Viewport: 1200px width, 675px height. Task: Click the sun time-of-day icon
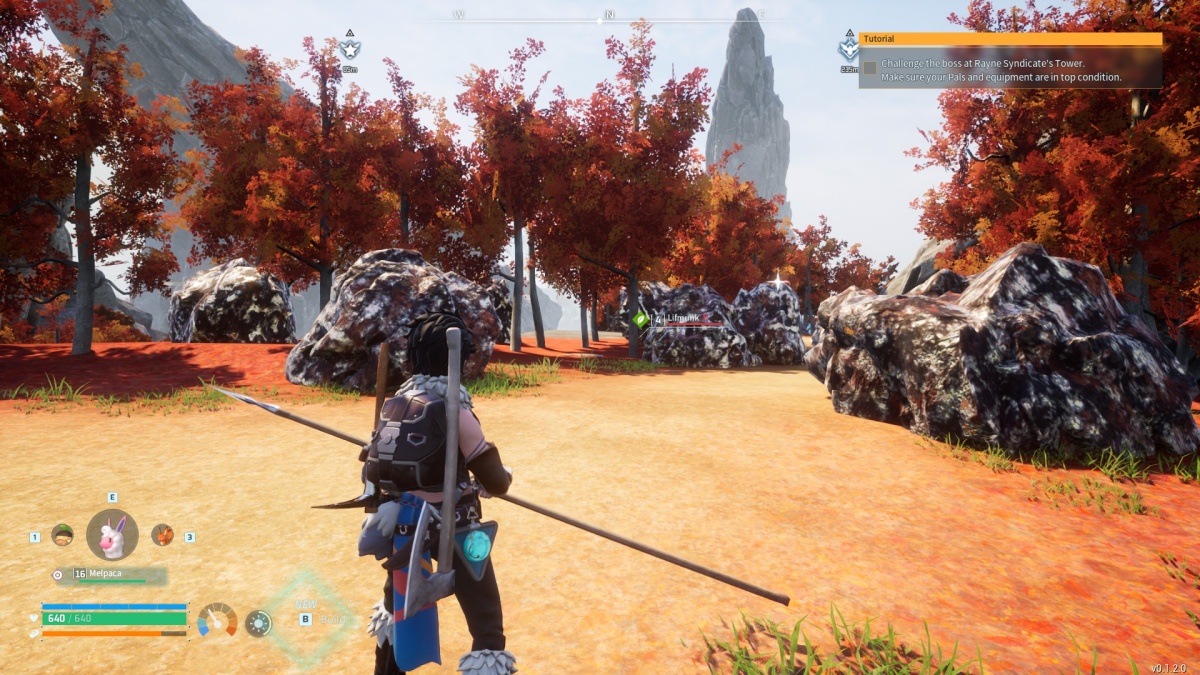pos(258,623)
